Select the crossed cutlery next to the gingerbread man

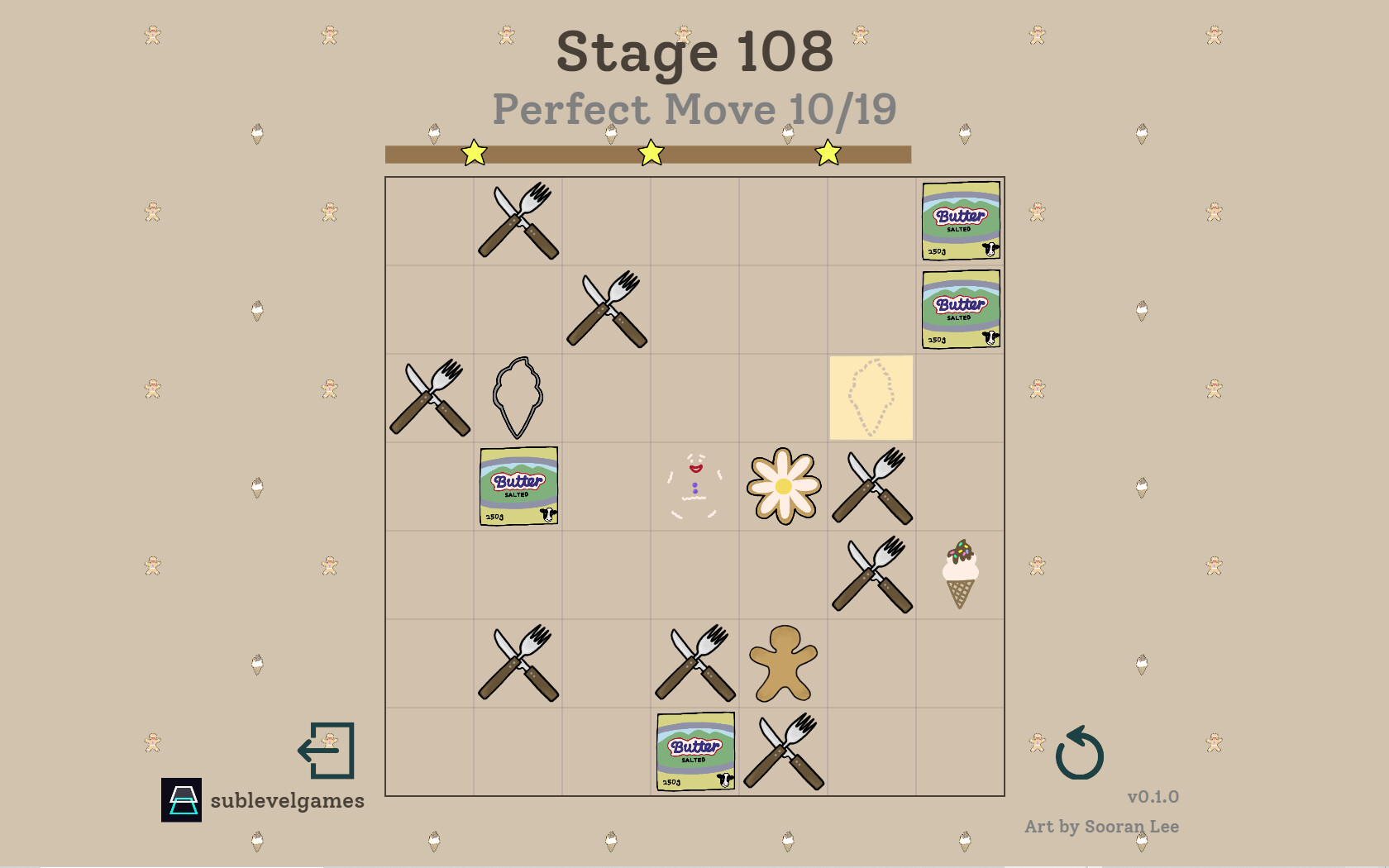point(694,664)
